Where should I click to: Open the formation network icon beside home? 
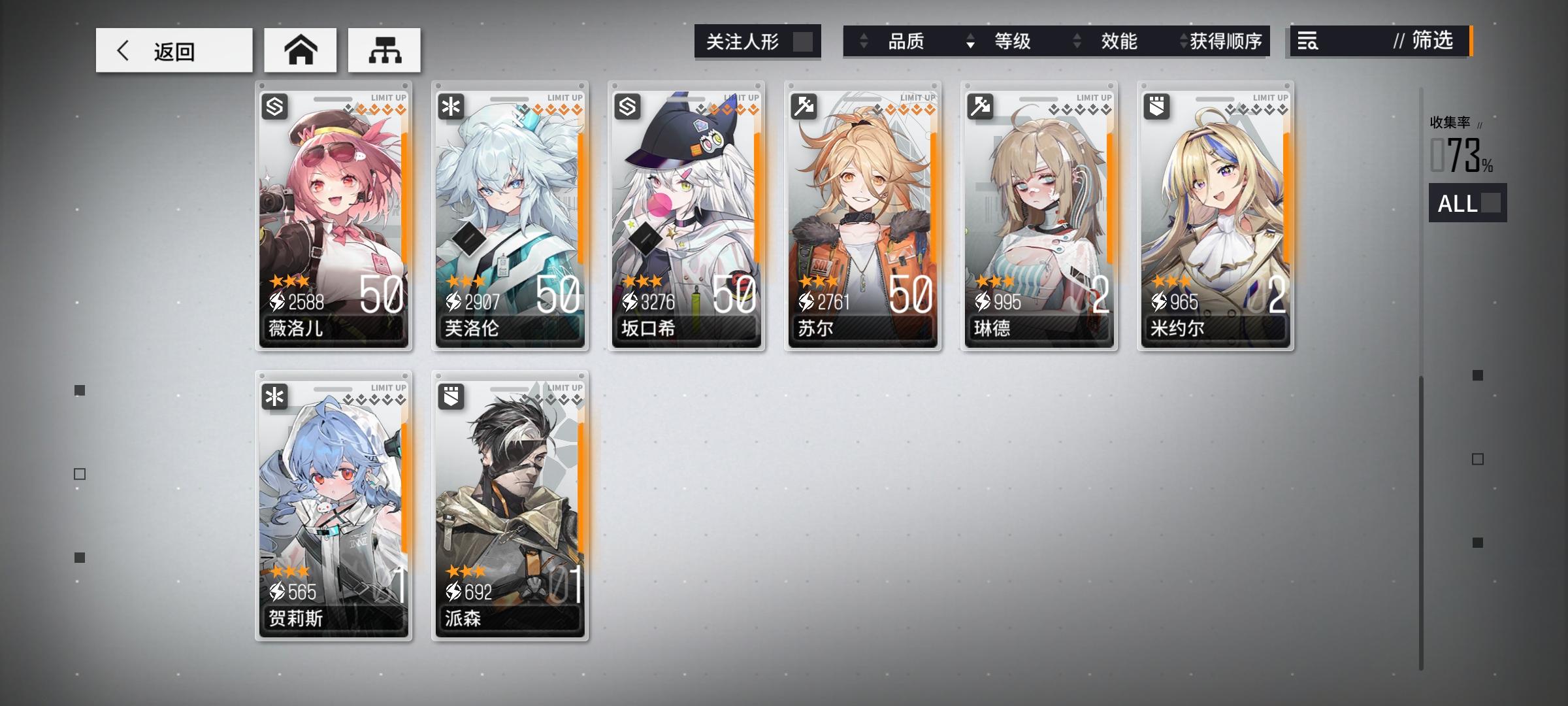coord(384,49)
